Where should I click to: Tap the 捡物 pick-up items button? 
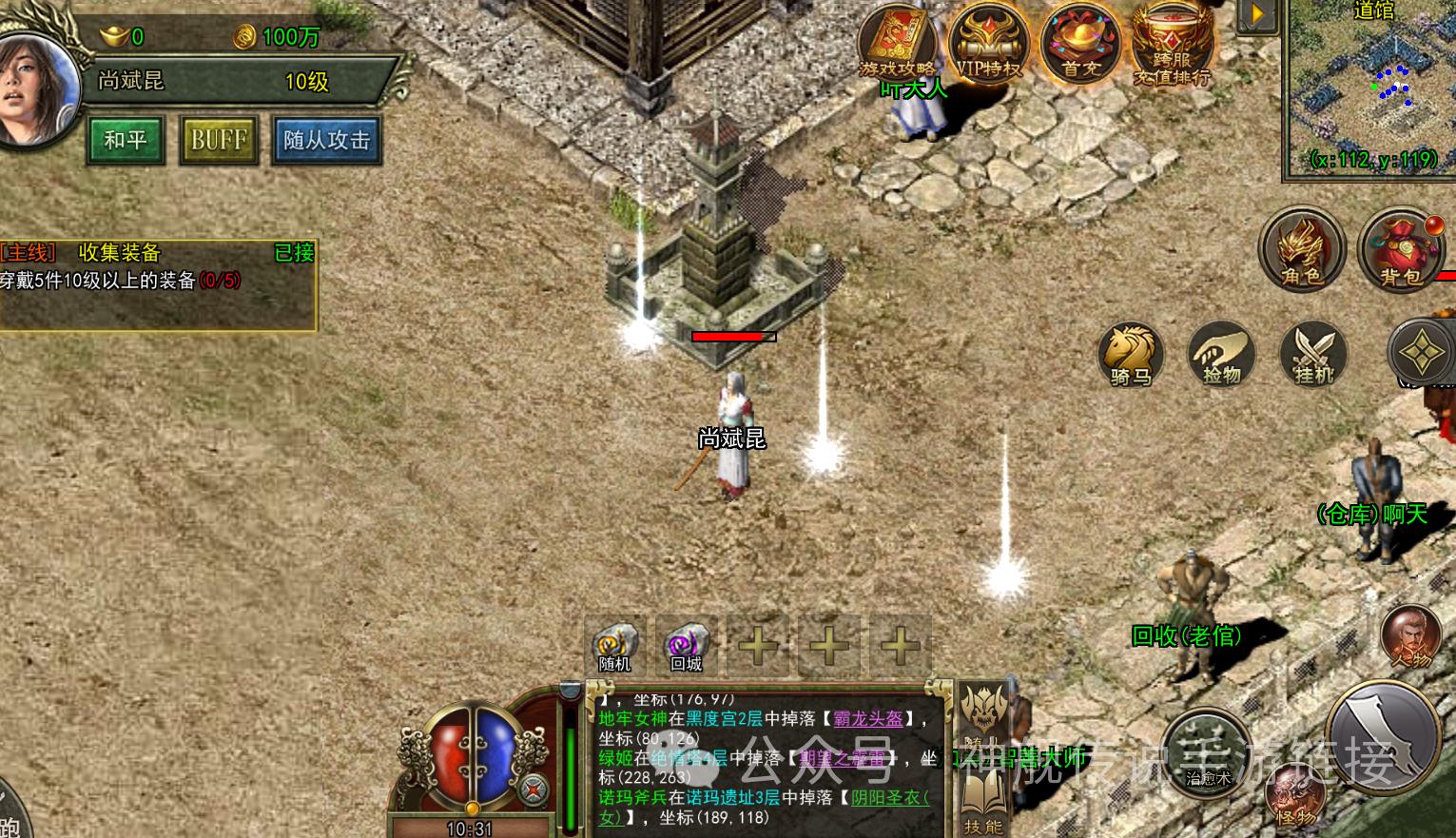(1222, 354)
